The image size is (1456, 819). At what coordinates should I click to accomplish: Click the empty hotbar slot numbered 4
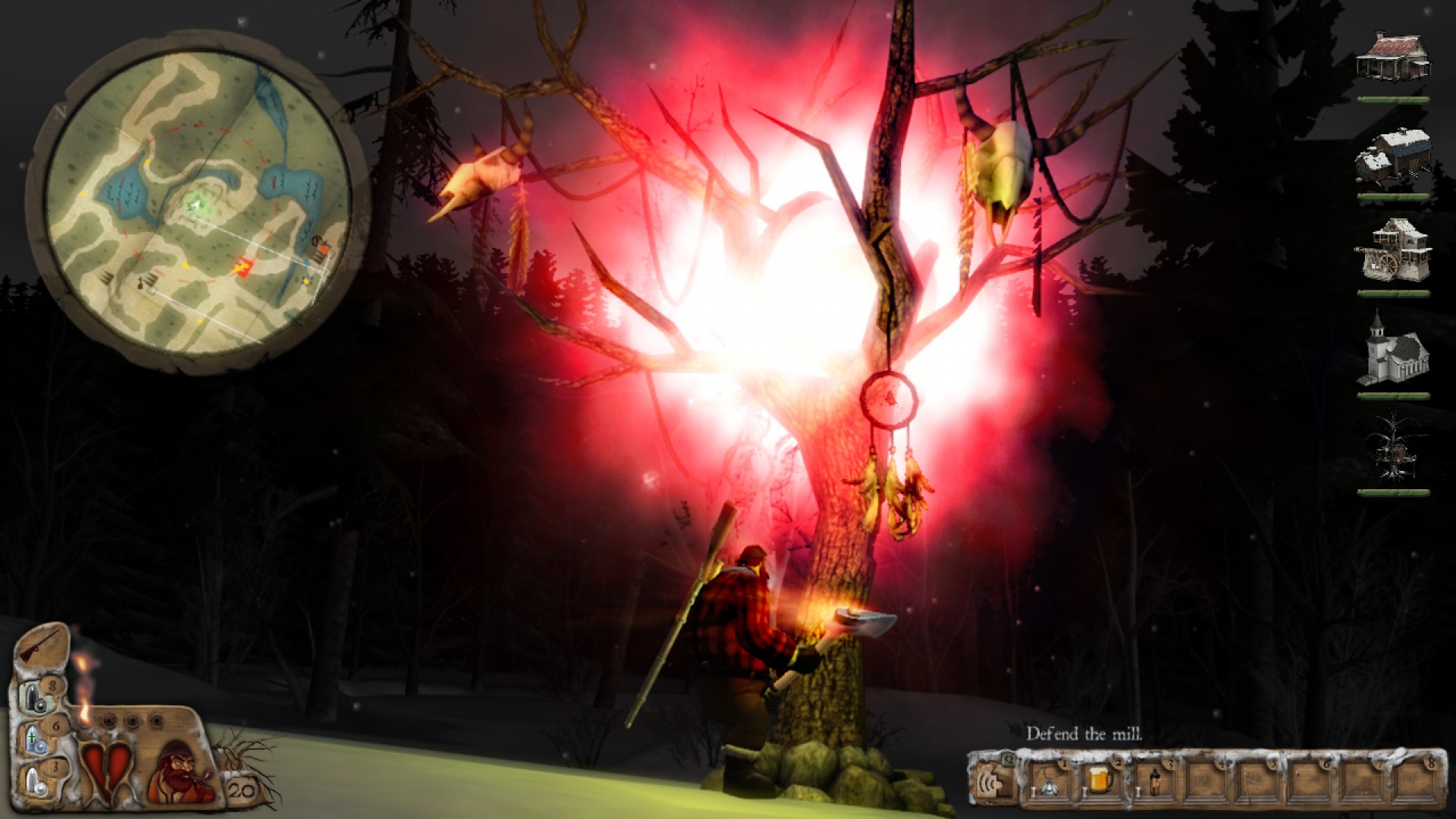click(x=1206, y=782)
